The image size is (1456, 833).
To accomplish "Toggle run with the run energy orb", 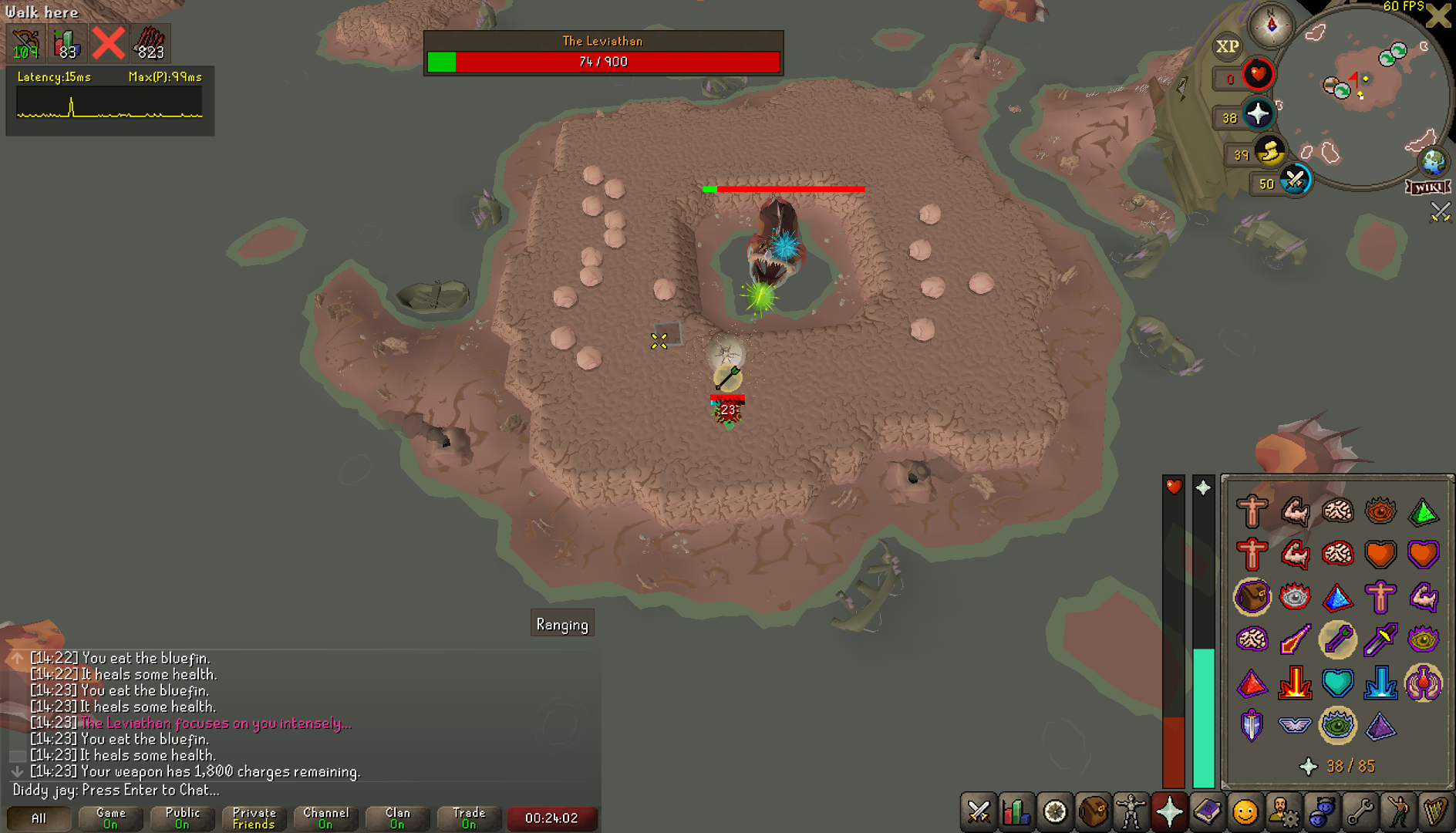I will pos(1269,152).
